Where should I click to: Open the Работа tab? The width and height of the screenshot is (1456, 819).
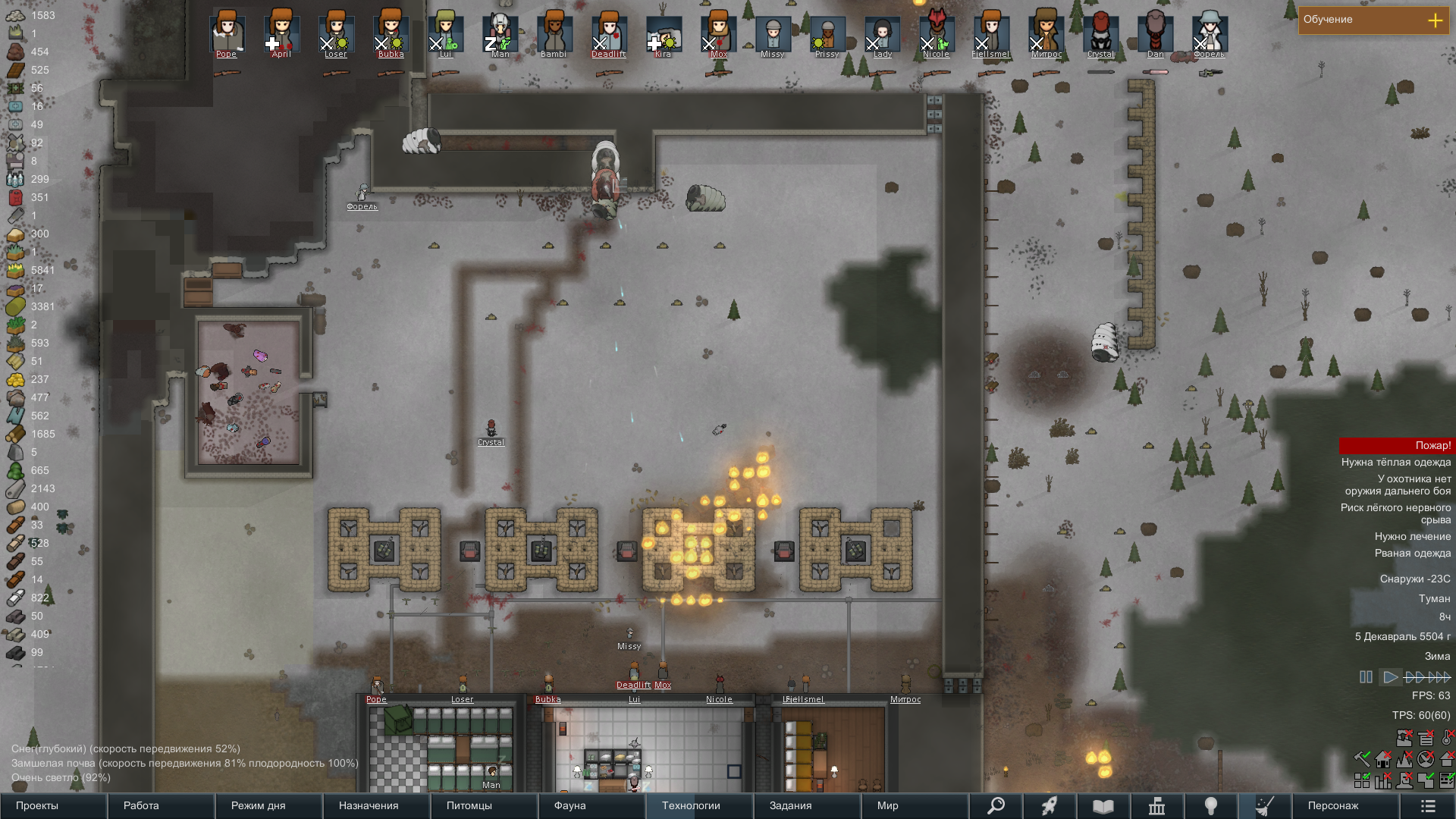[161, 805]
